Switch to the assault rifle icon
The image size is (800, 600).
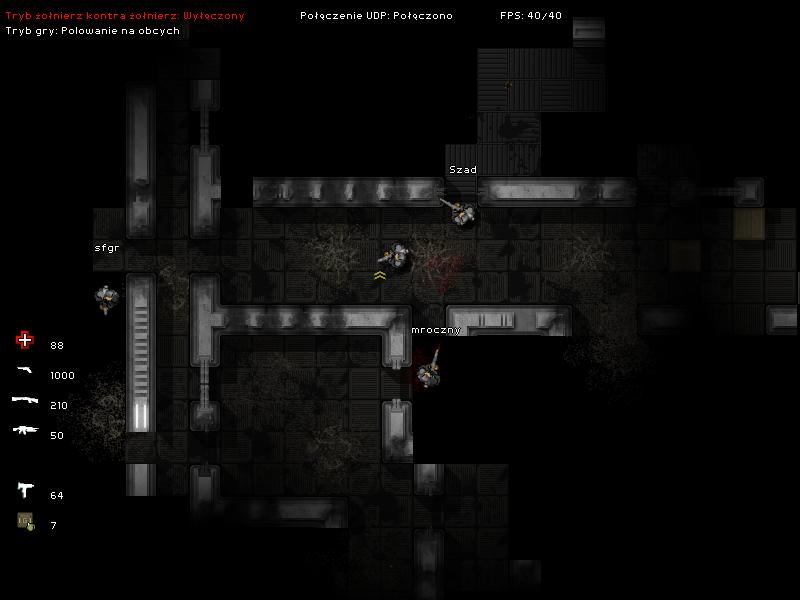(25, 431)
